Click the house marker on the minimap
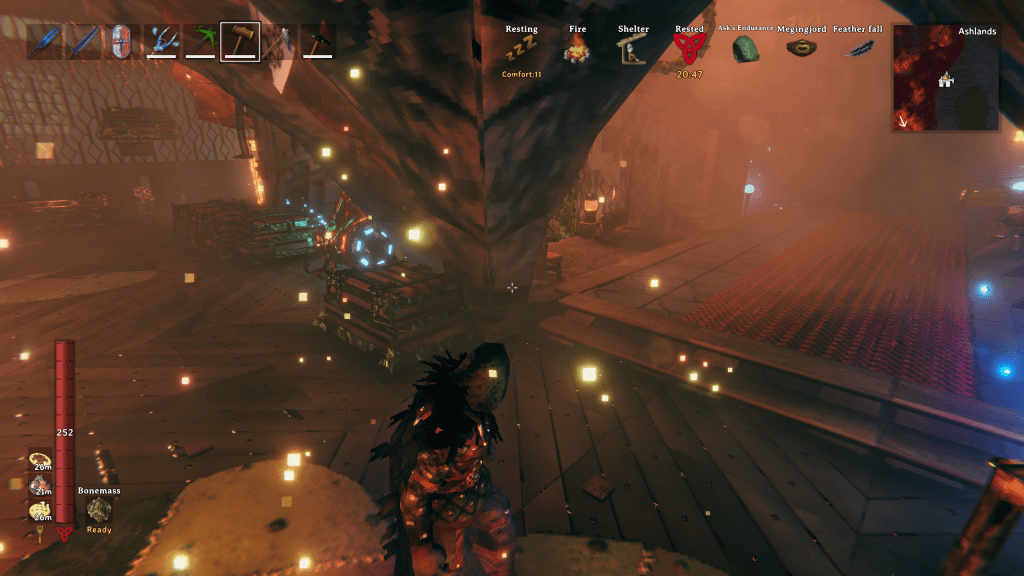1024x576 pixels. (943, 80)
